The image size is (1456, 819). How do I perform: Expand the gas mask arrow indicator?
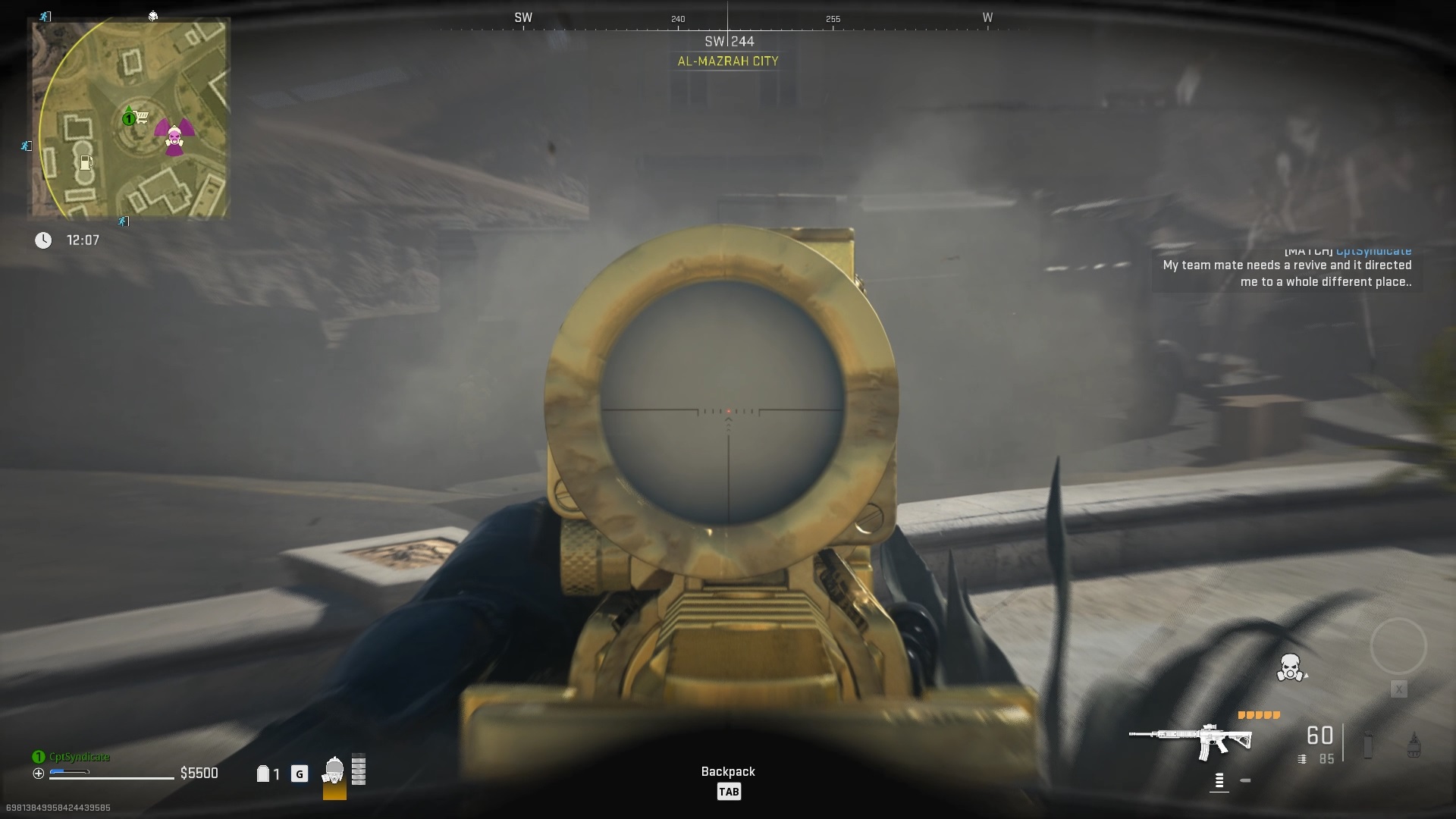click(x=1307, y=676)
